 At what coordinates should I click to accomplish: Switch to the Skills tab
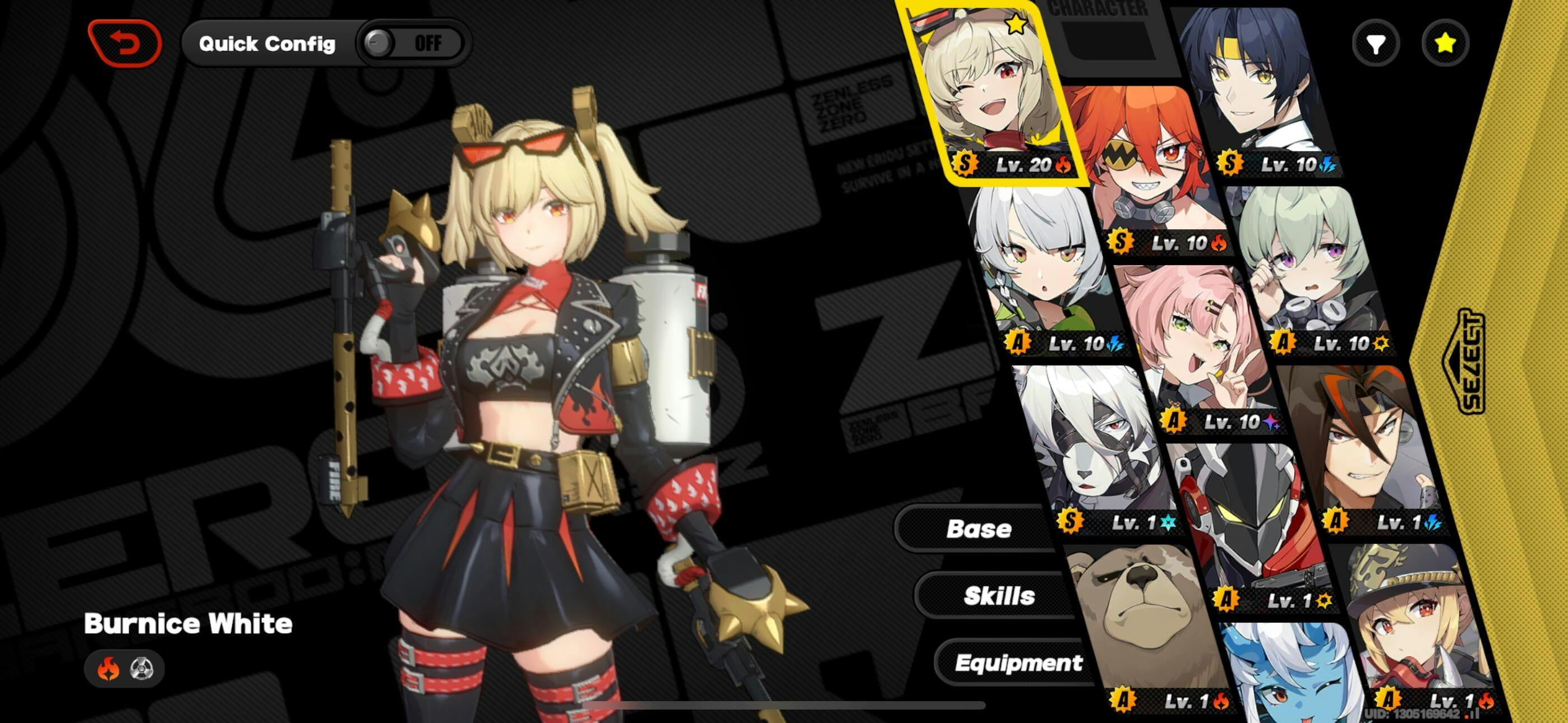pyautogui.click(x=999, y=596)
